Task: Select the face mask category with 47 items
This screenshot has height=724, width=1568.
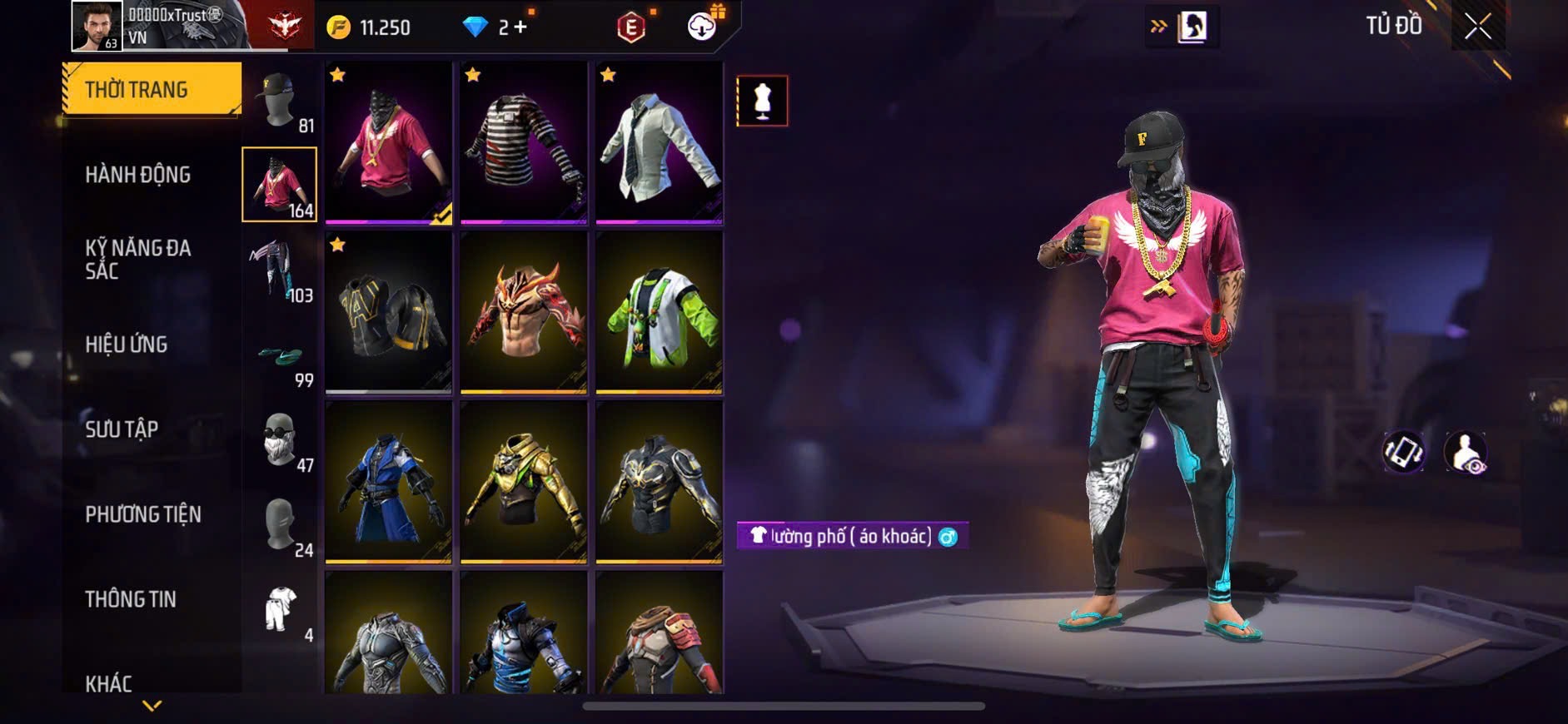Action: tap(280, 439)
